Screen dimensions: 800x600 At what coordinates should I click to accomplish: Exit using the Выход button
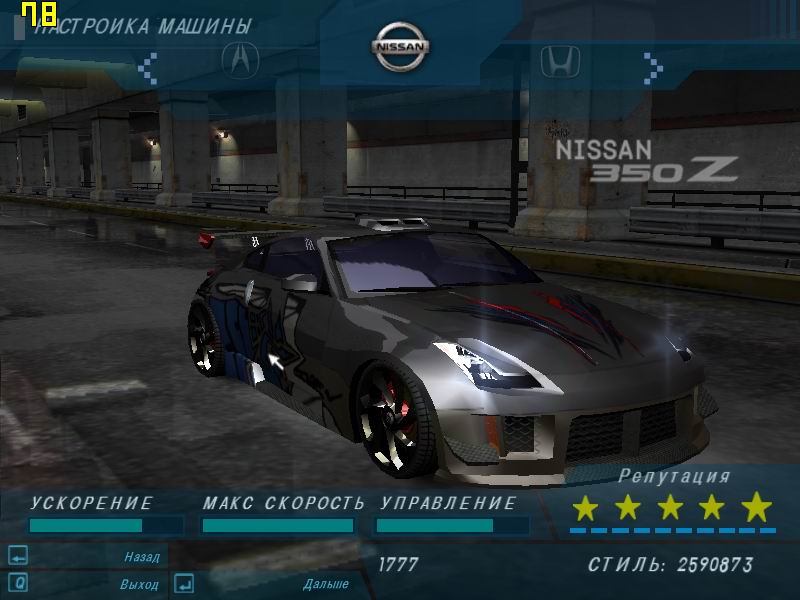point(139,583)
